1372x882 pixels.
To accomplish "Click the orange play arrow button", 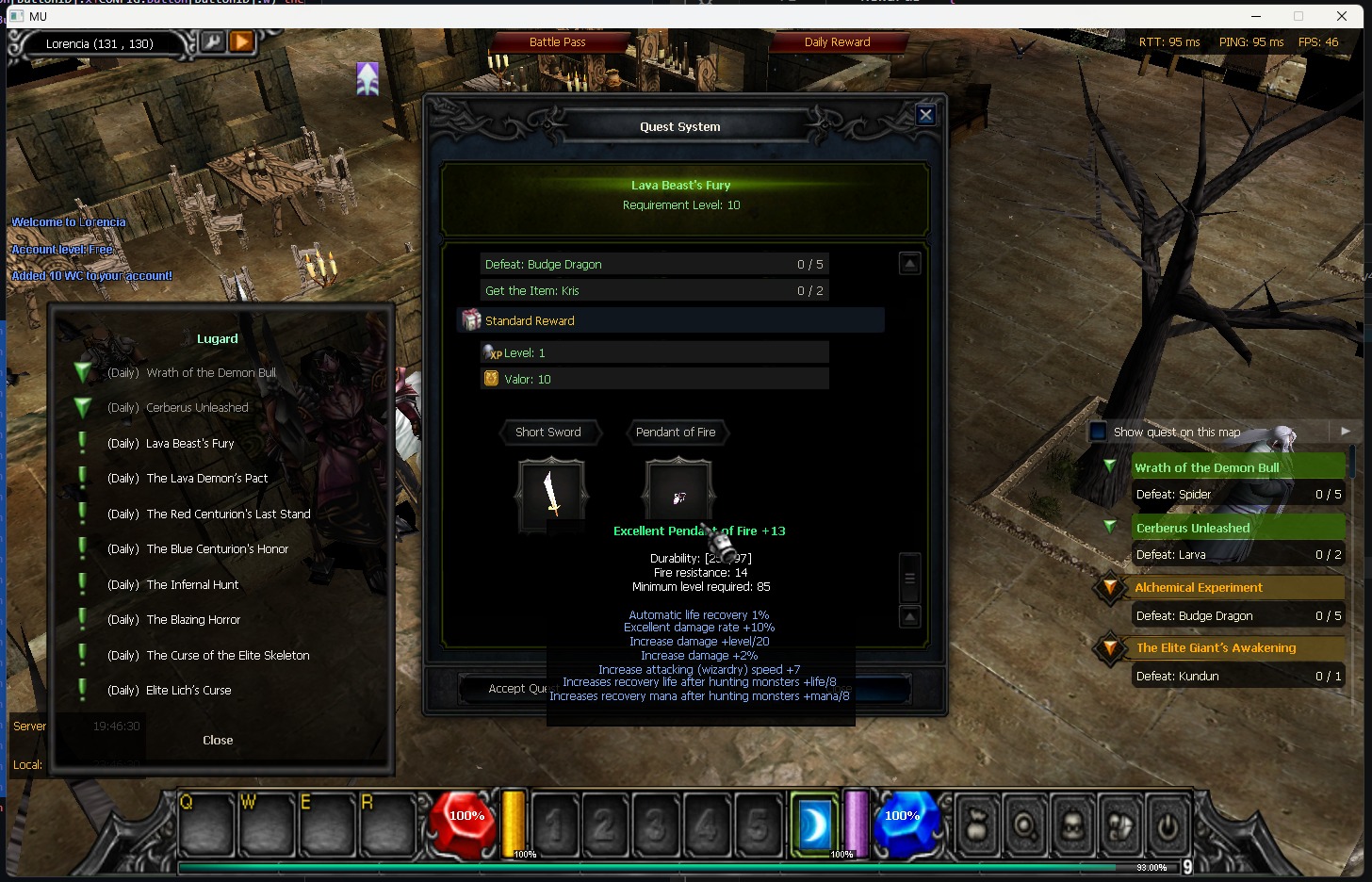I will (x=242, y=42).
